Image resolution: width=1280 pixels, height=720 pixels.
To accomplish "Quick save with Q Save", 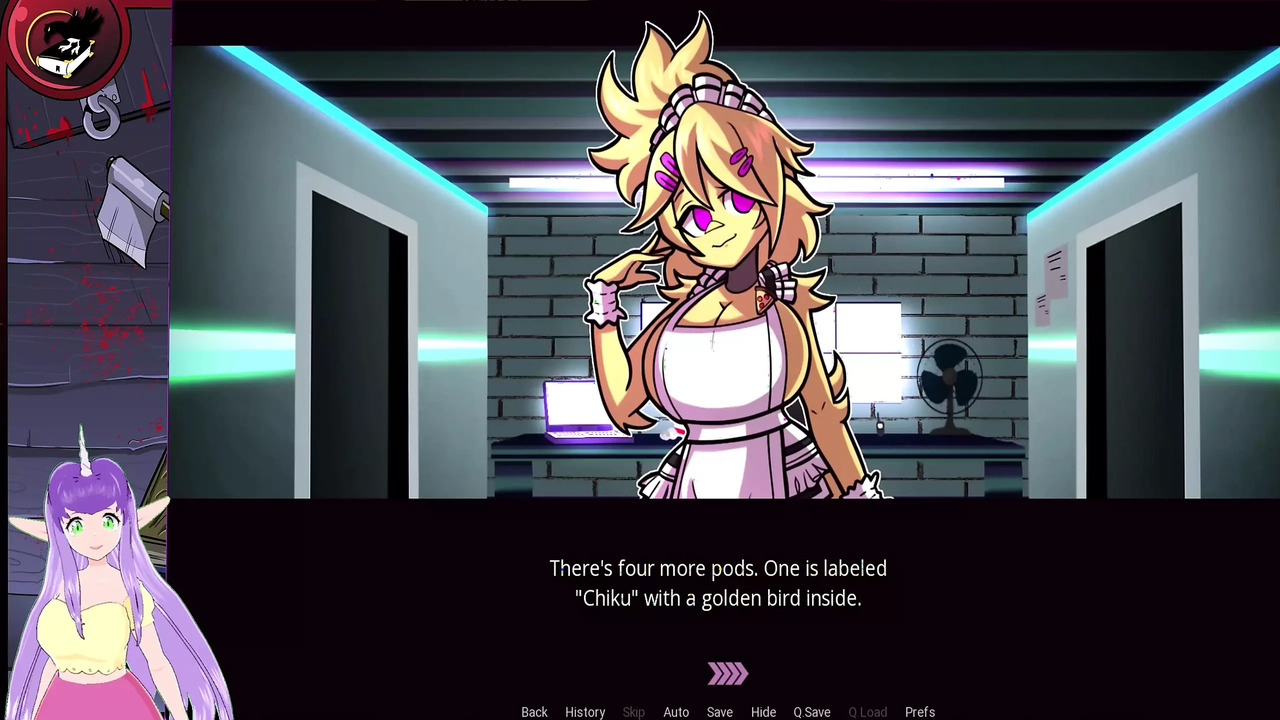I will click(x=812, y=711).
